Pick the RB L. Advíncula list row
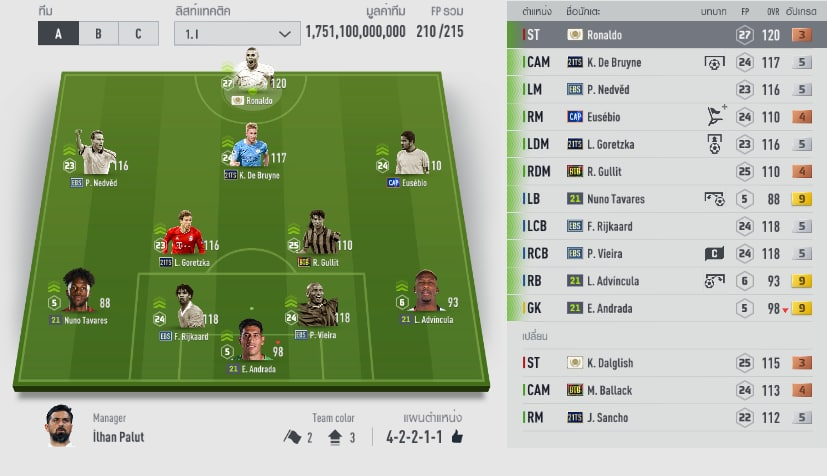The height and width of the screenshot is (476, 827). tap(666, 280)
